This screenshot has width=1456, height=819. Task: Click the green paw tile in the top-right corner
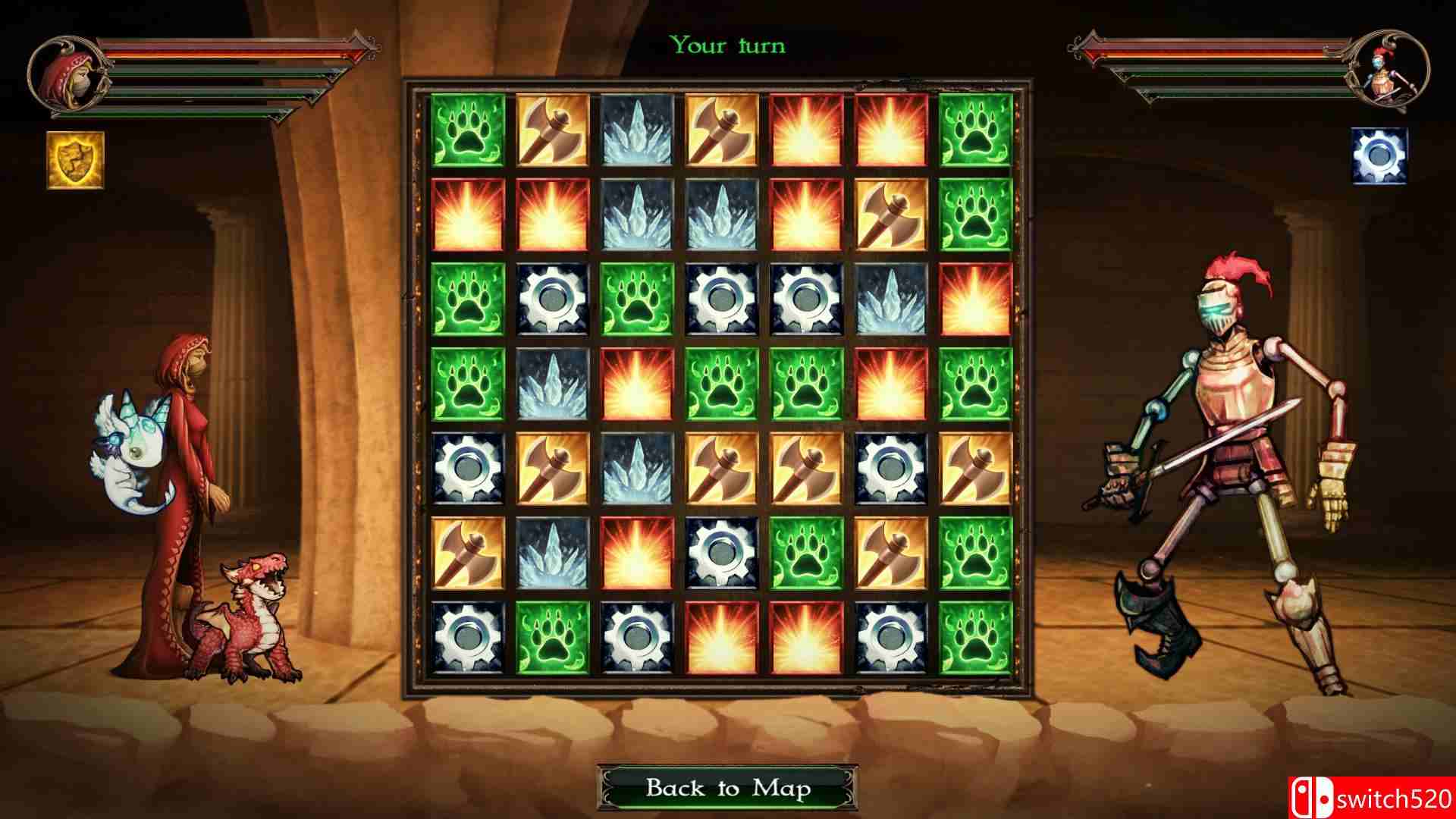point(977,130)
